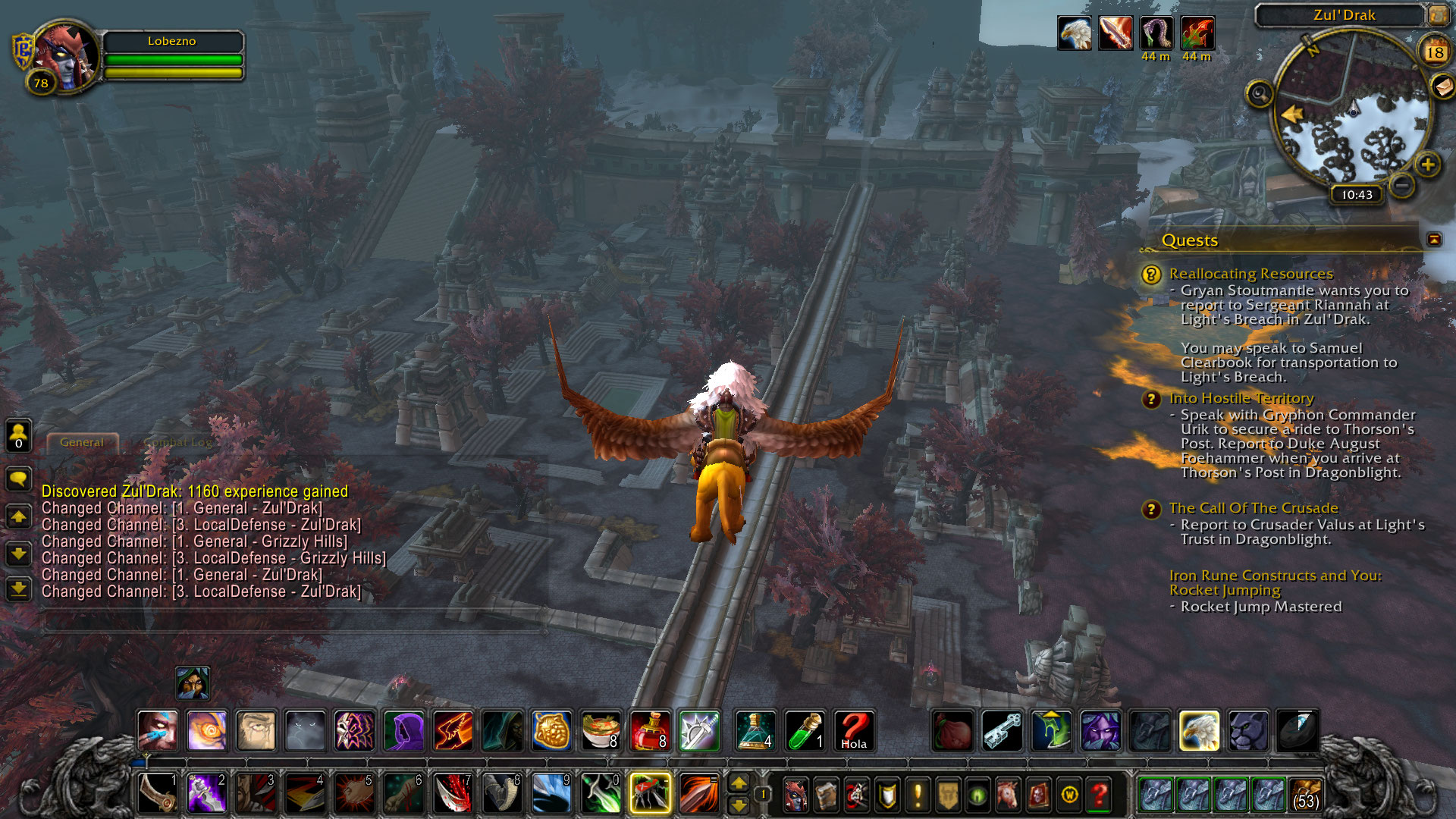Open the calendar showing day 18
Viewport: 1456px width, 819px height.
[1434, 52]
